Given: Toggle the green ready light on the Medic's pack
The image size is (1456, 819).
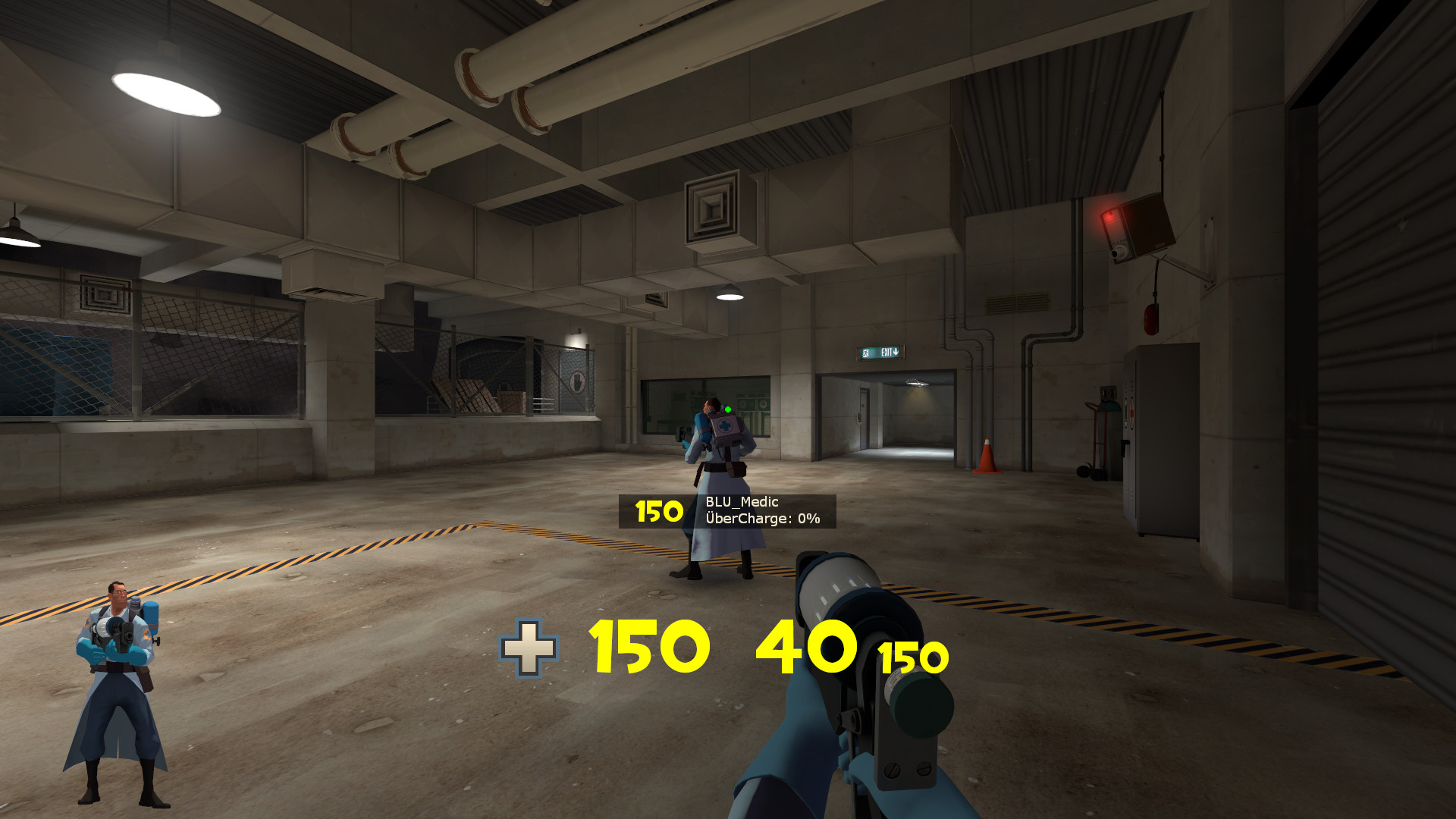Looking at the screenshot, I should 727,409.
